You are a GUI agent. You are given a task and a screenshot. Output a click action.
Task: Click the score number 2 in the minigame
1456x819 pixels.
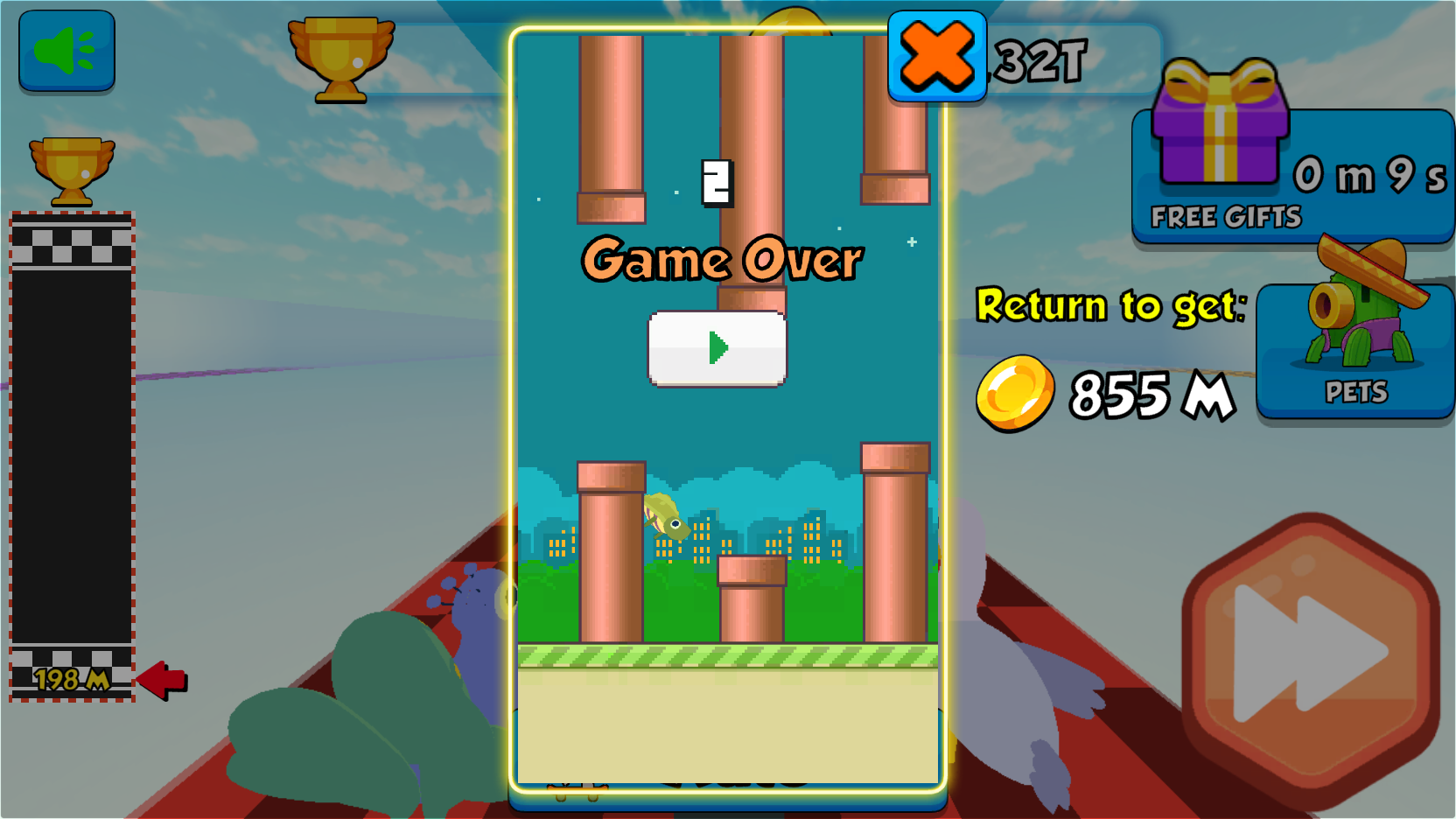coord(716,181)
